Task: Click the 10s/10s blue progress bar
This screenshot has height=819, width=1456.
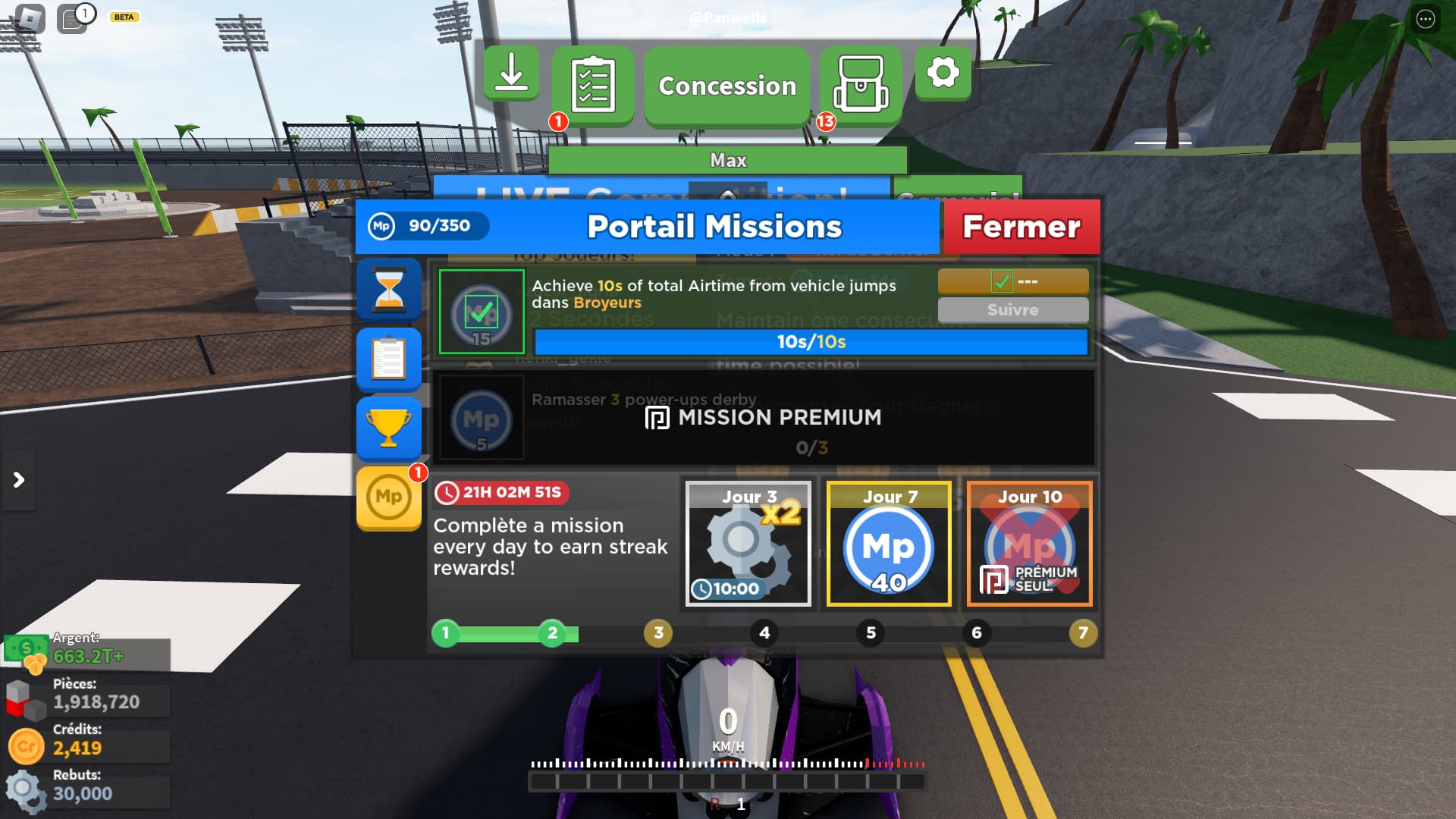Action: click(x=809, y=342)
